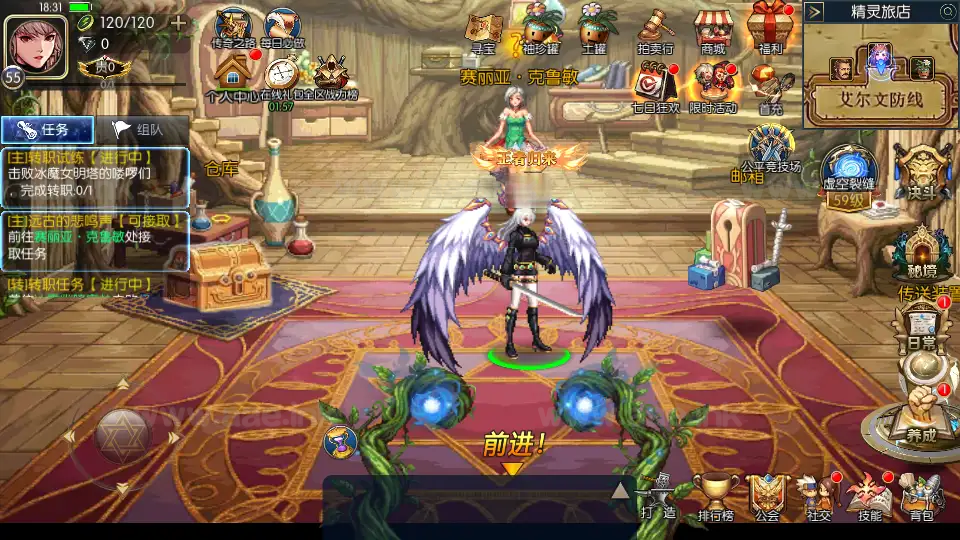
Task: Open the 商城 shop stall
Action: [713, 30]
